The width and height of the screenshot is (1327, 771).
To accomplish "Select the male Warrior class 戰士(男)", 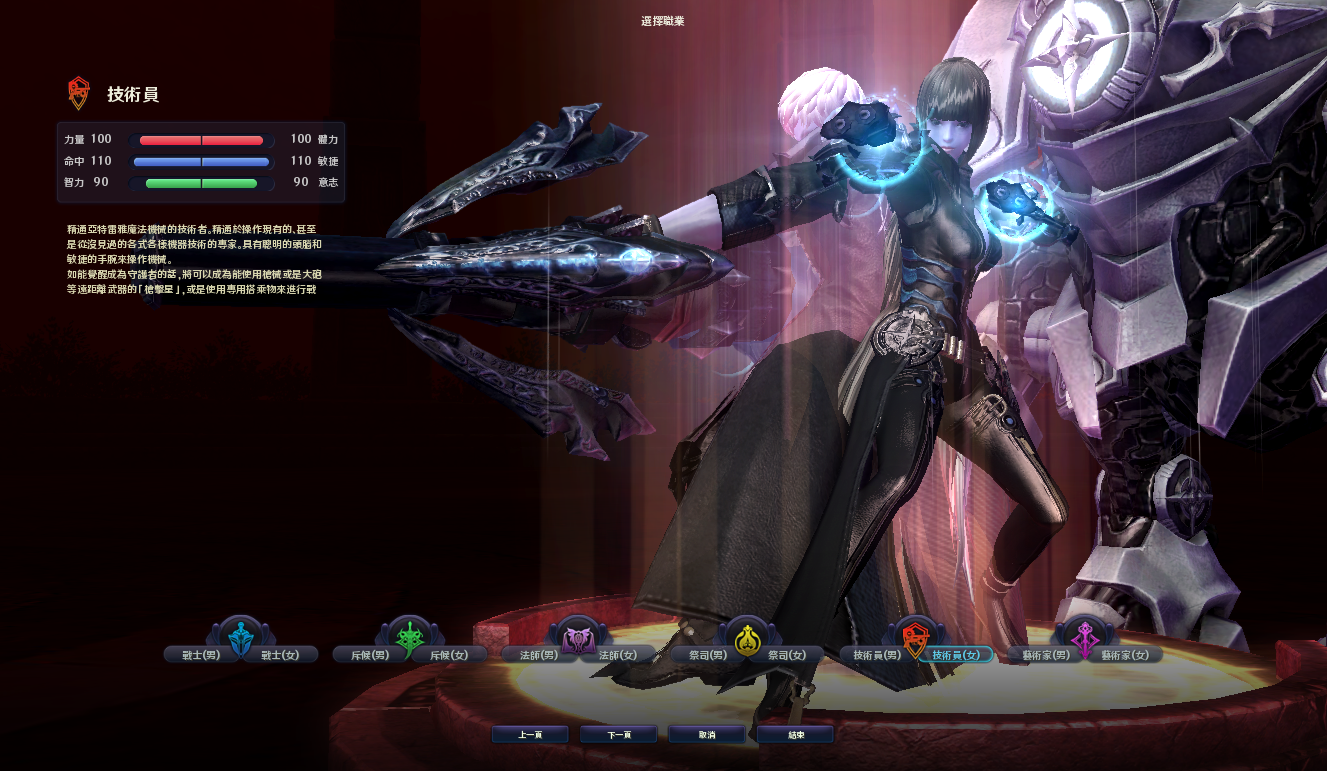I will pyautogui.click(x=197, y=655).
